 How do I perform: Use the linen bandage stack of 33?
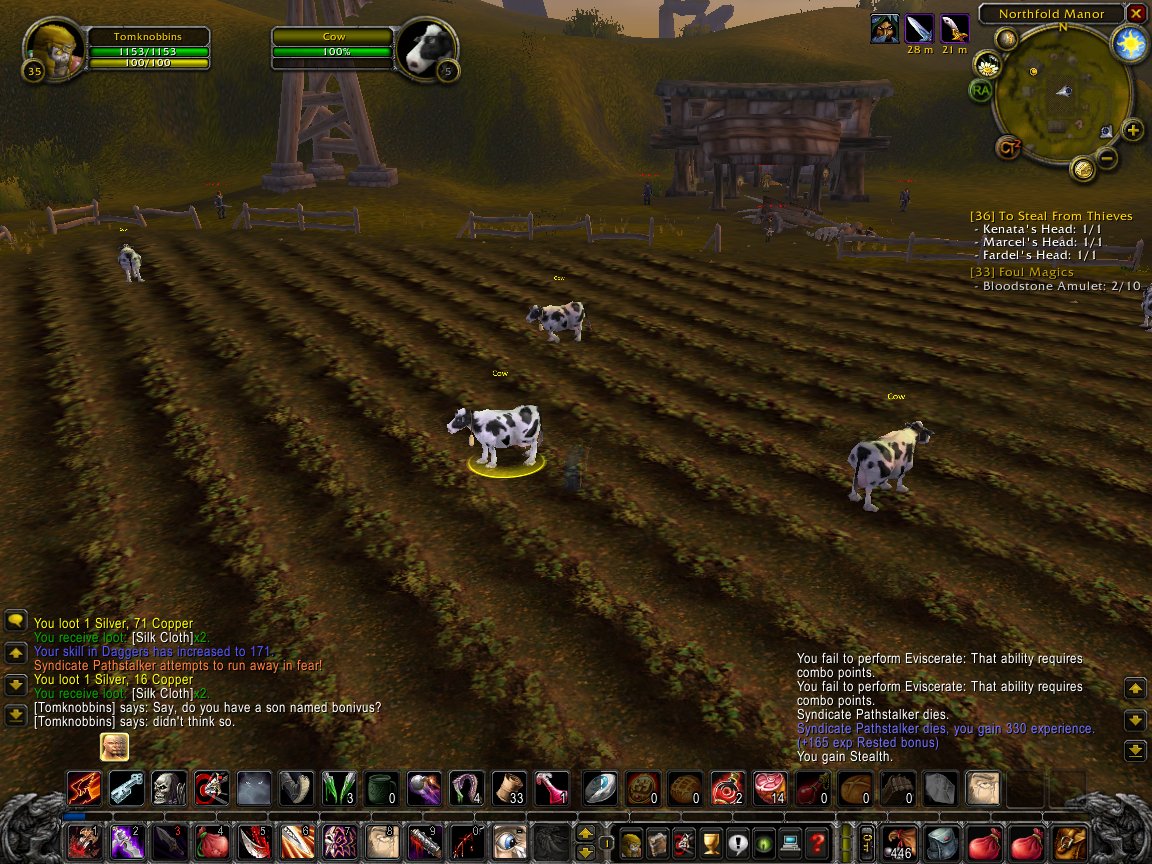tap(509, 789)
